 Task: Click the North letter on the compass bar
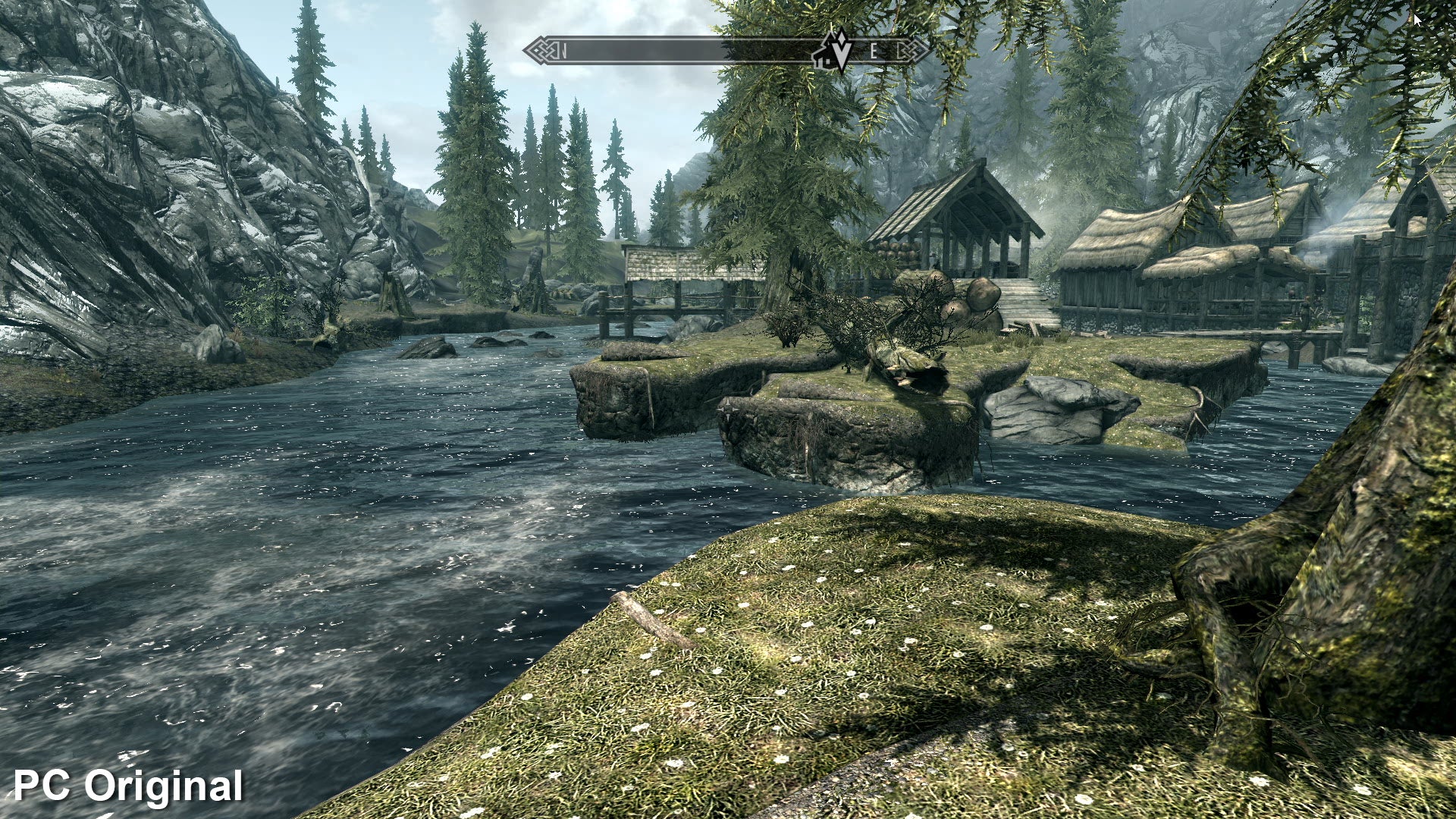tap(564, 52)
